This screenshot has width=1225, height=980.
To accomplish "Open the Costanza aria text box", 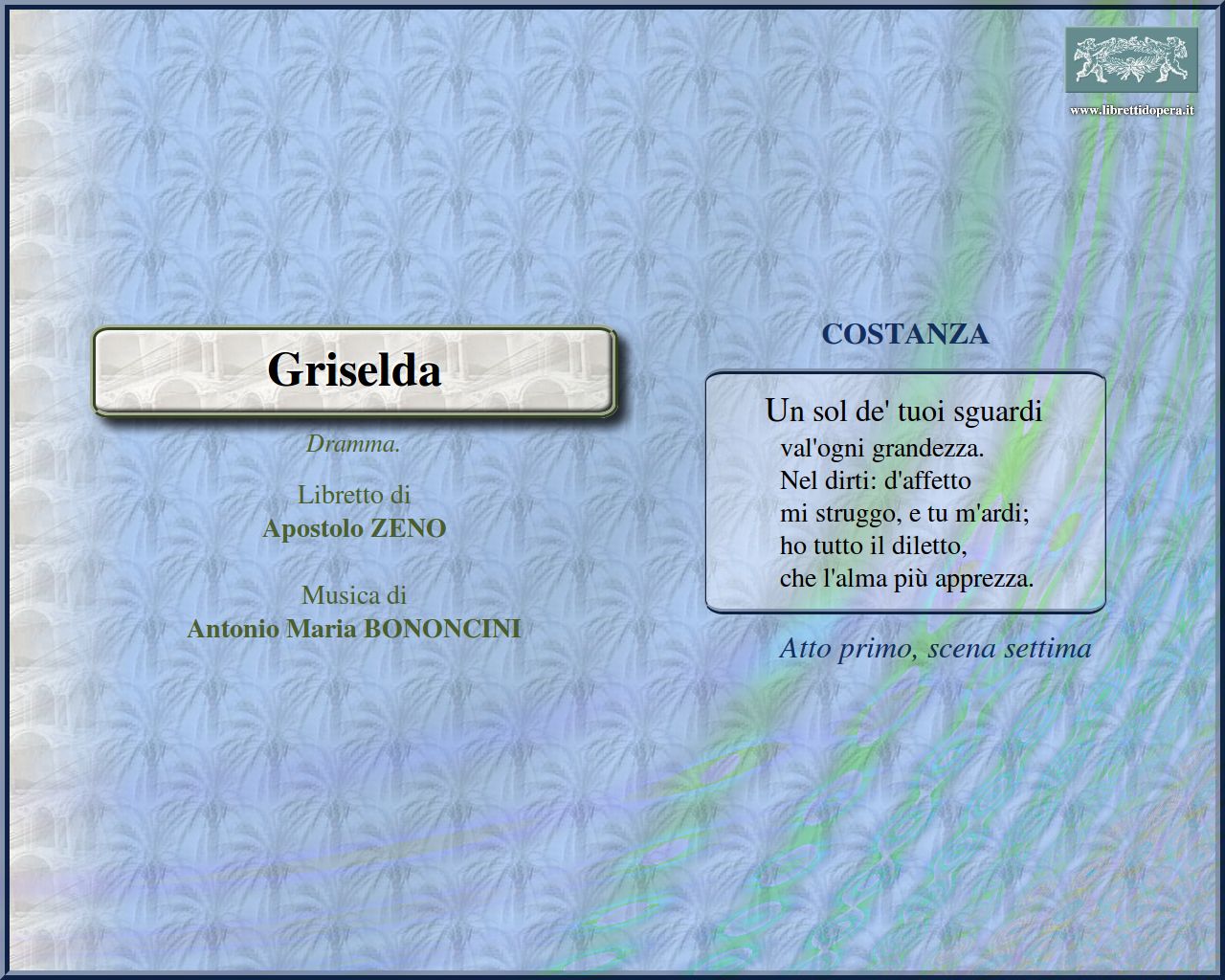I will click(x=904, y=492).
